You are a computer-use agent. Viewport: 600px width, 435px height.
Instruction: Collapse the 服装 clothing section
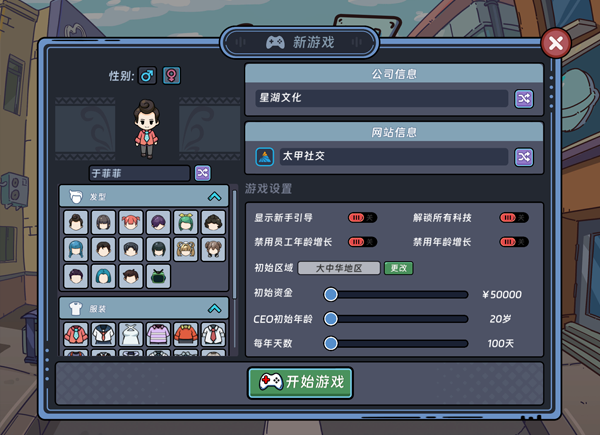tap(214, 309)
